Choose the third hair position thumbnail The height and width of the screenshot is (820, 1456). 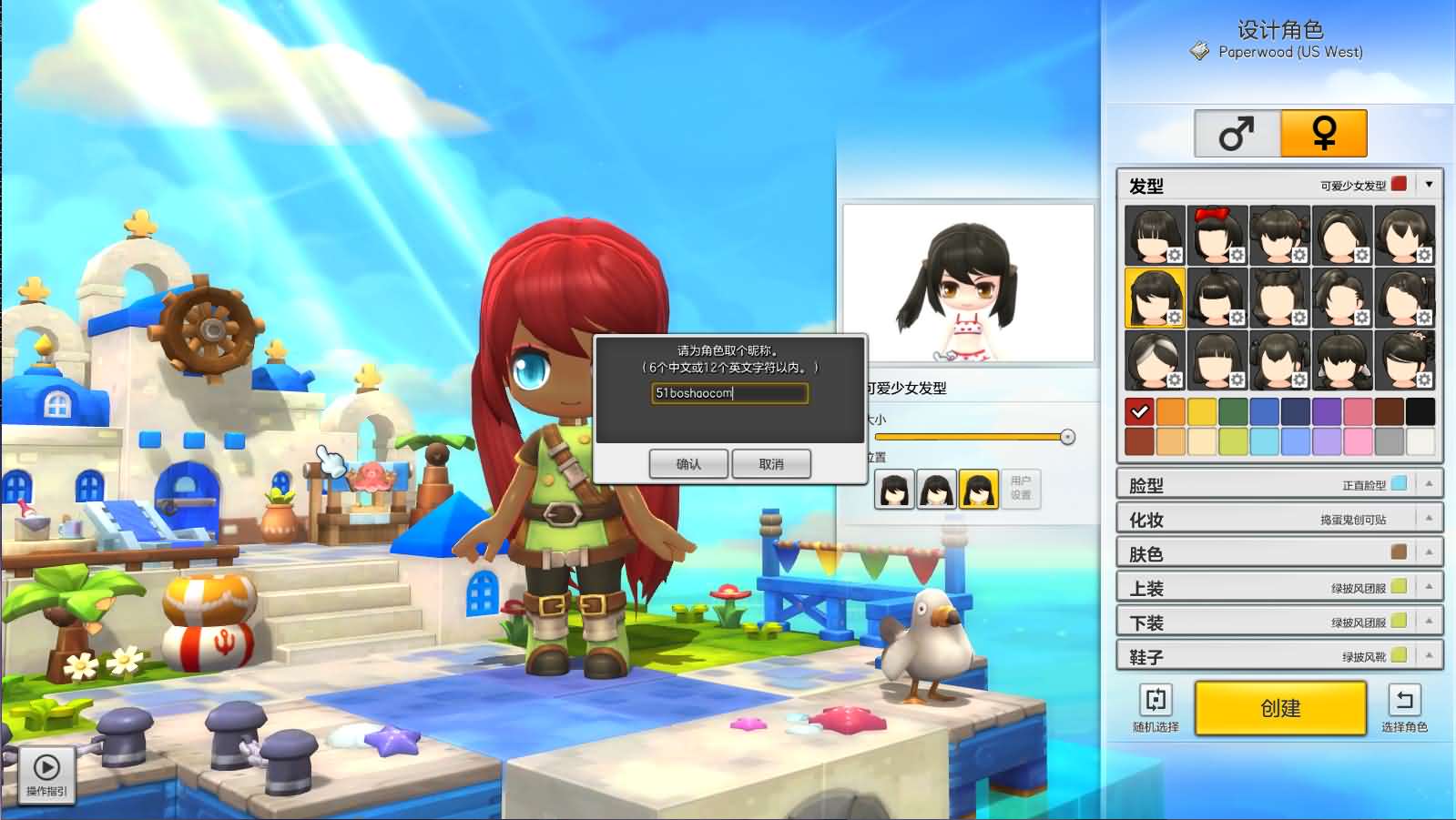click(976, 489)
